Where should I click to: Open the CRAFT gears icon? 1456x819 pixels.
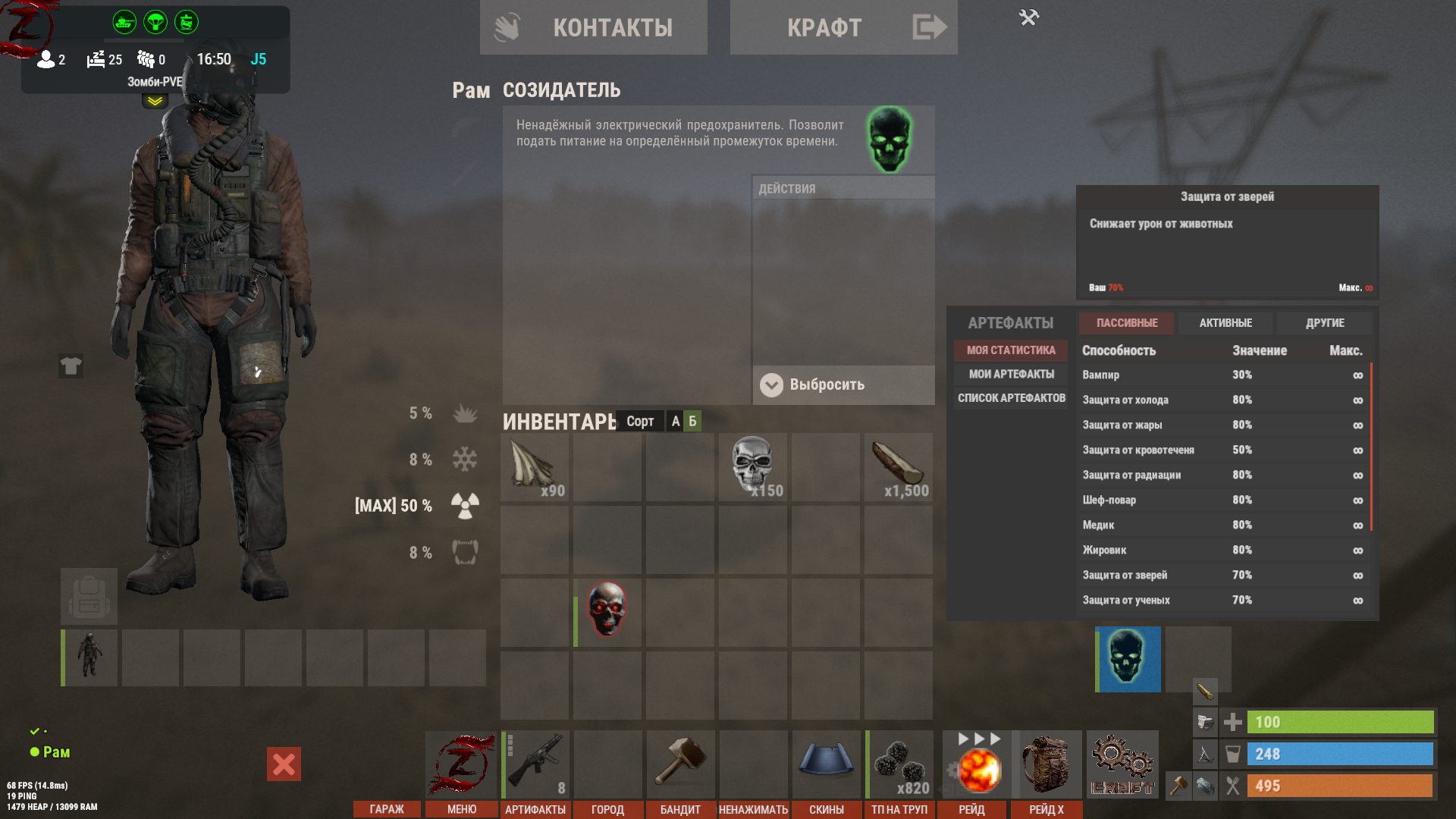pyautogui.click(x=1122, y=762)
